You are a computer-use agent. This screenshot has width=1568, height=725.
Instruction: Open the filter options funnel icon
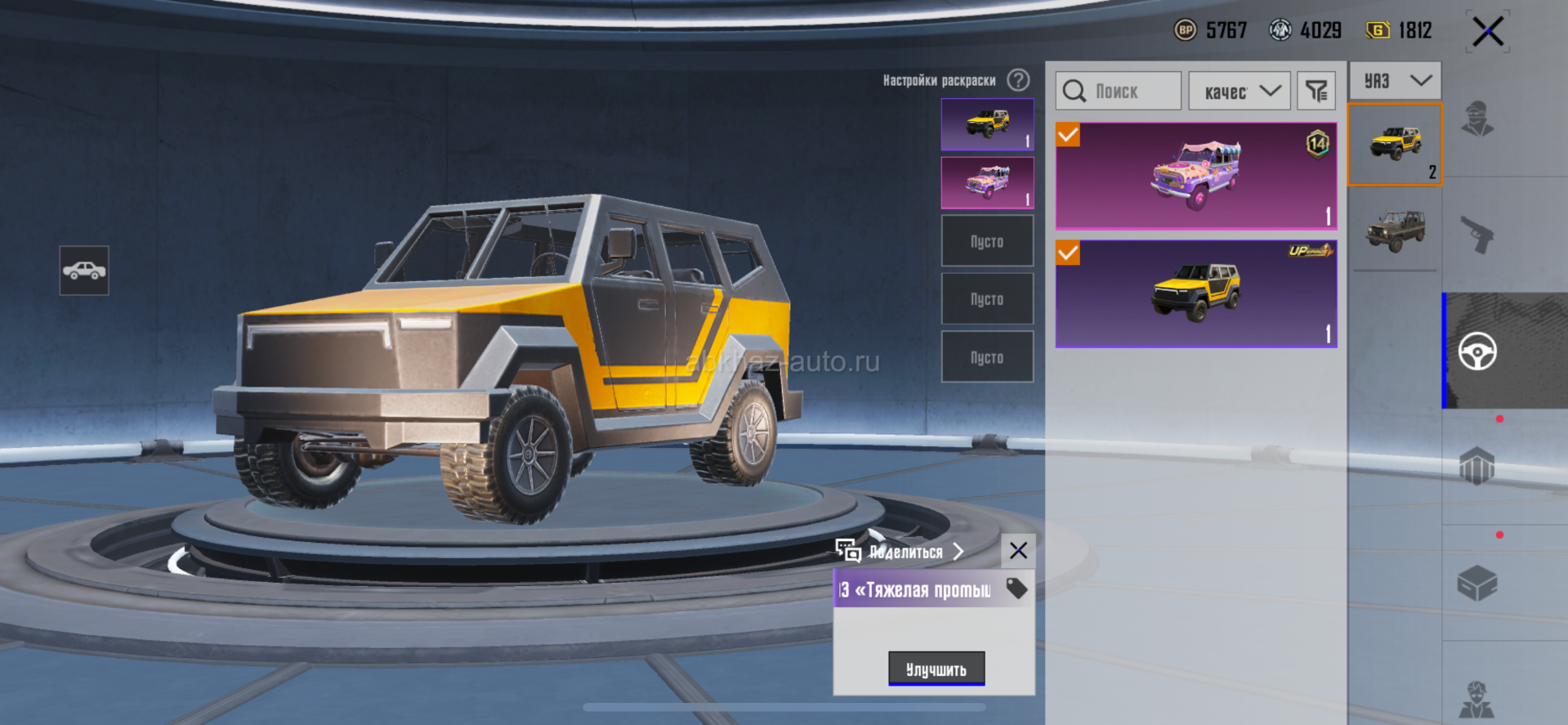[x=1316, y=91]
